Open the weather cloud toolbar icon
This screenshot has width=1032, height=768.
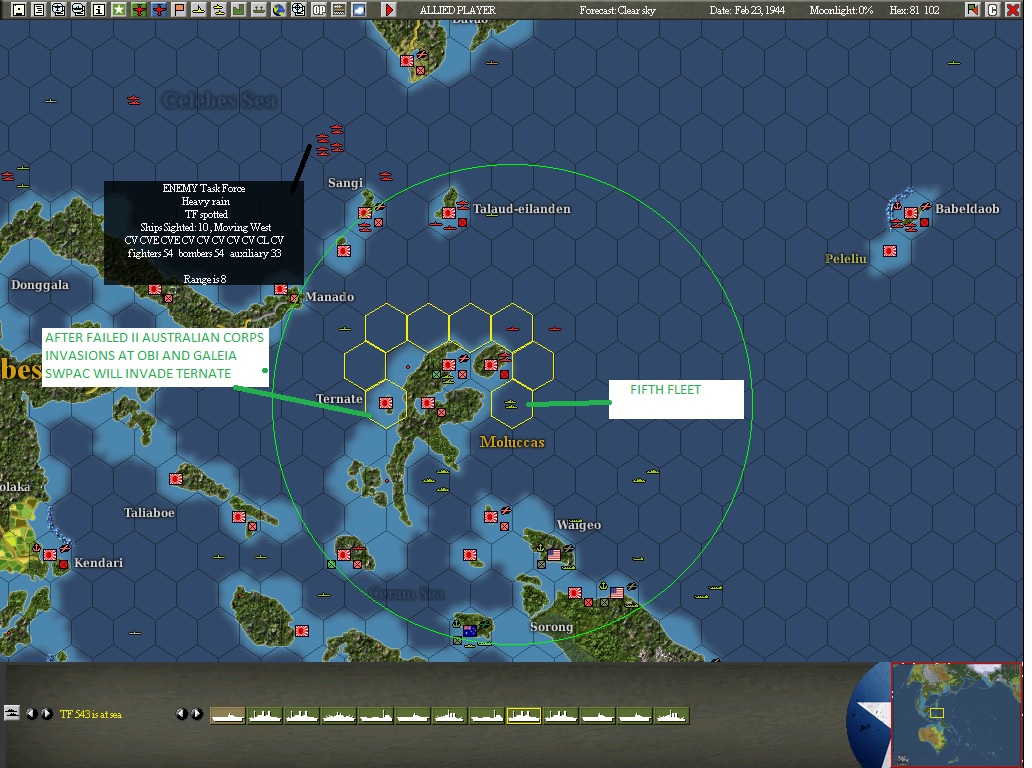point(359,10)
